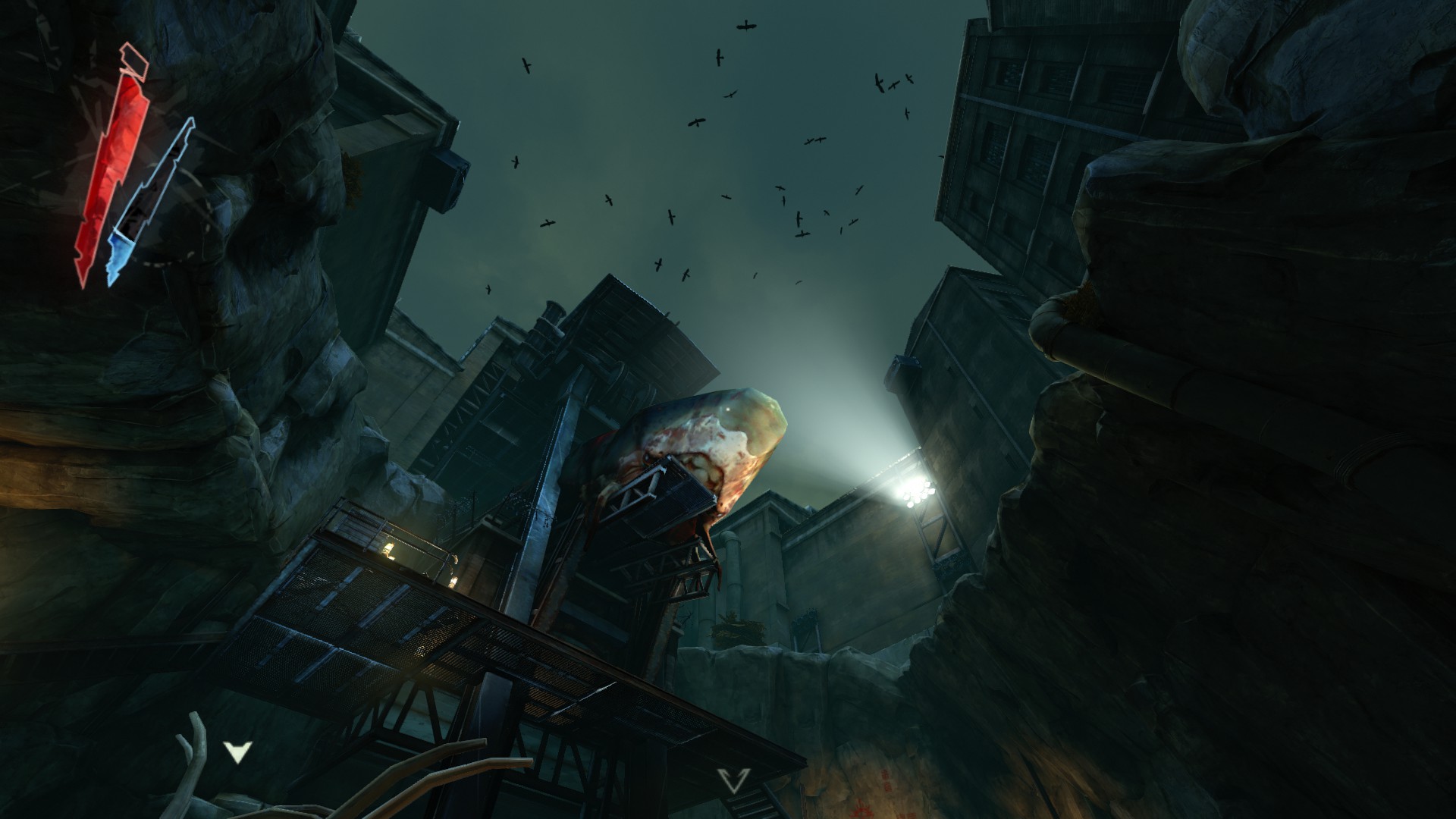
Task: Select the hollow chevron objective marker
Action: (734, 780)
